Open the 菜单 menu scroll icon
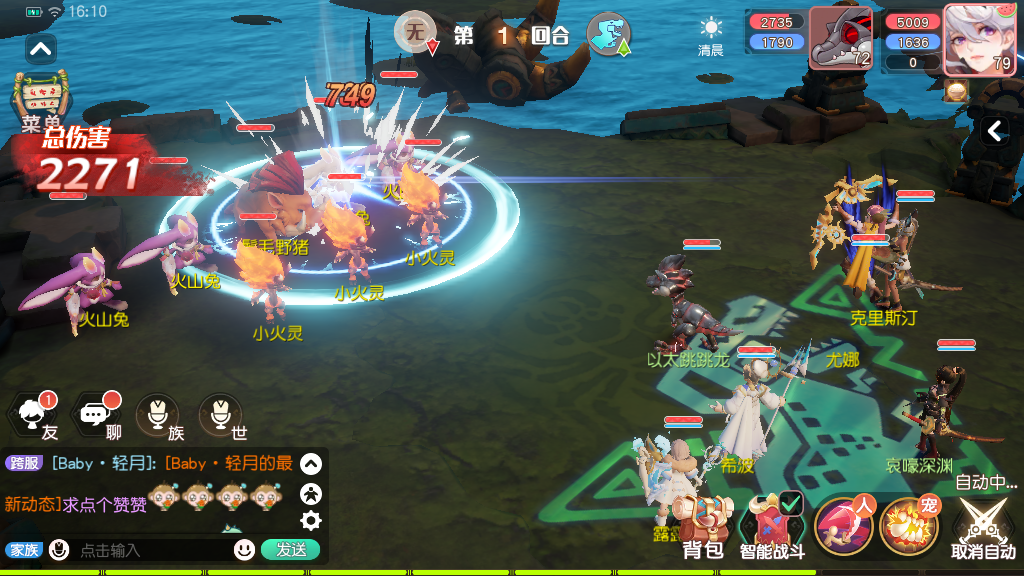Viewport: 1024px width, 576px height. (41, 98)
